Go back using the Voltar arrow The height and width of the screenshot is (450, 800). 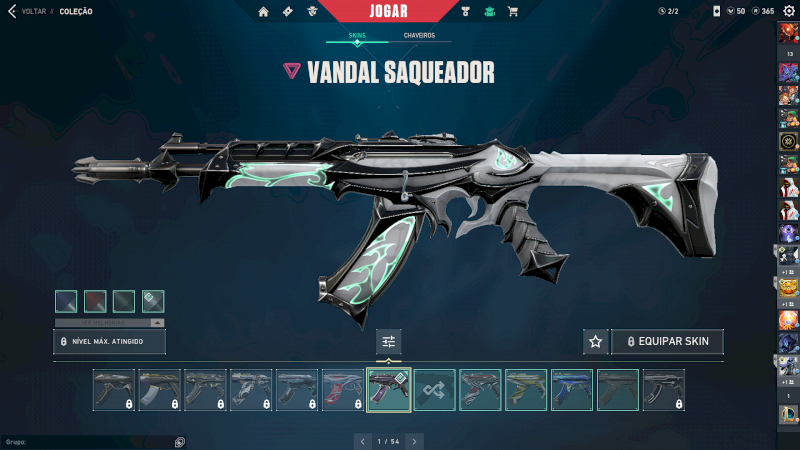point(12,11)
